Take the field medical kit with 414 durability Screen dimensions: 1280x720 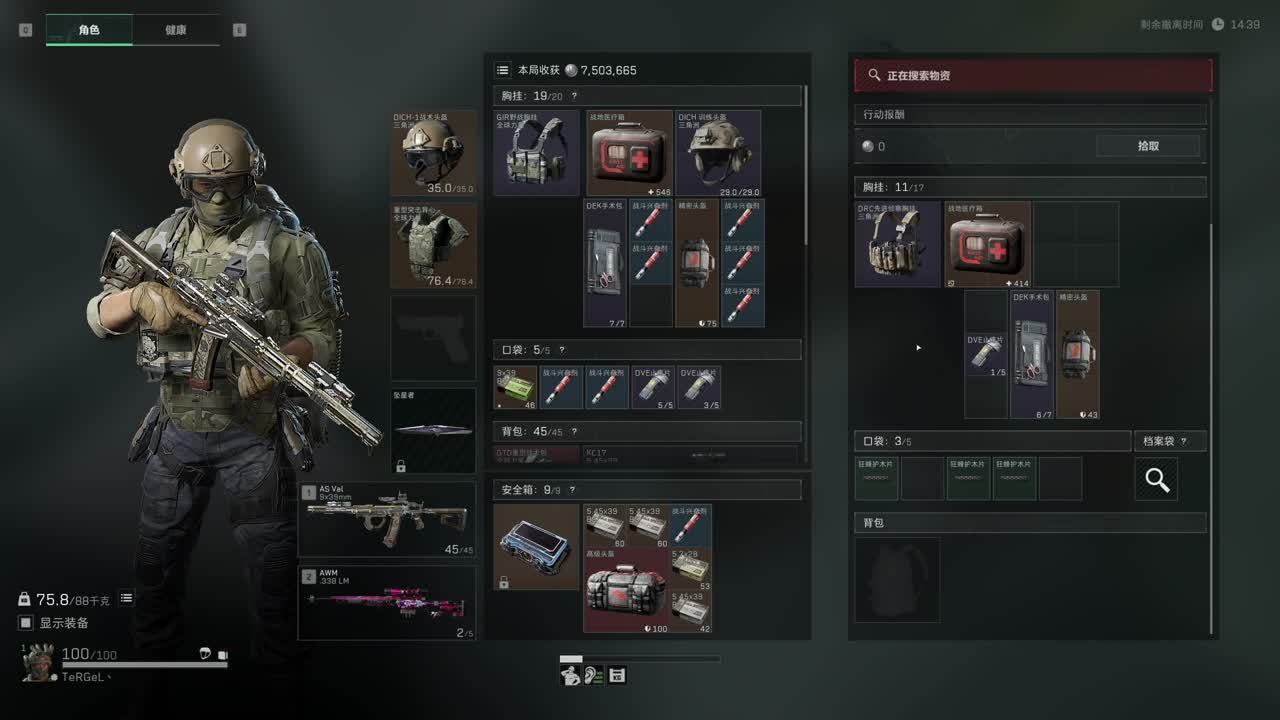[x=988, y=244]
